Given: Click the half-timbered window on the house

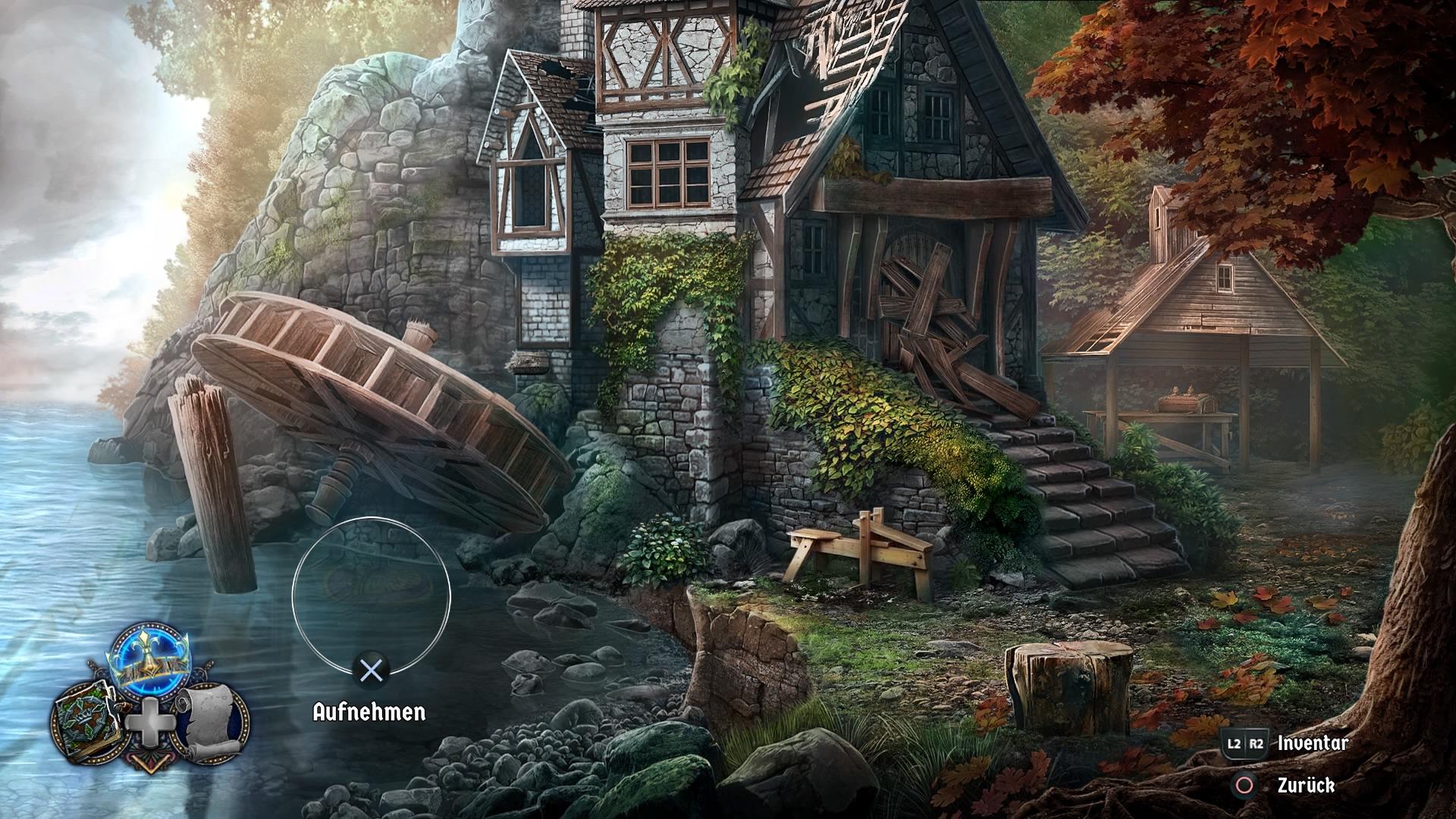Looking at the screenshot, I should [x=667, y=174].
